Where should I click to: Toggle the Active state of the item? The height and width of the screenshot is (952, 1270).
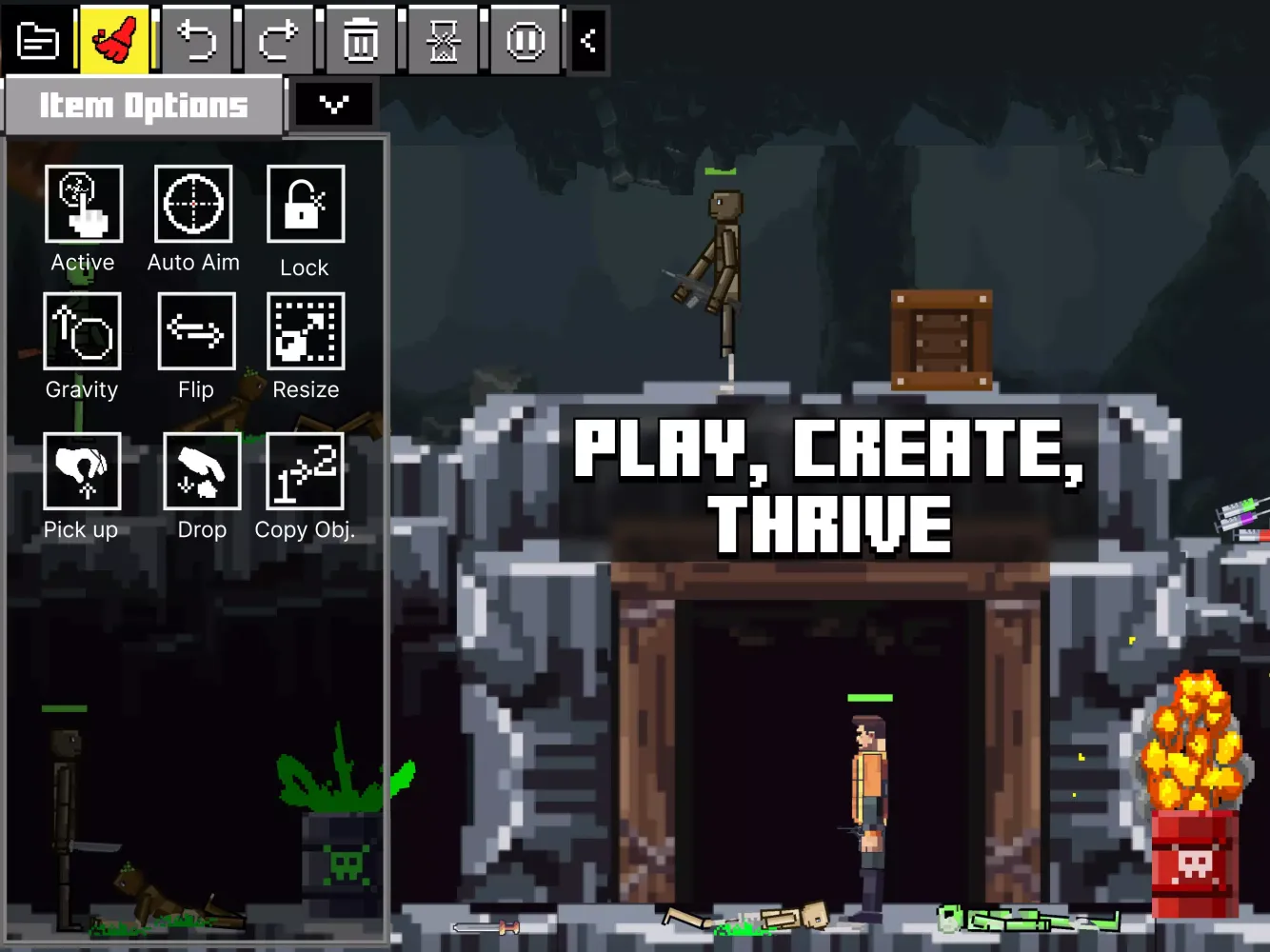coord(83,204)
